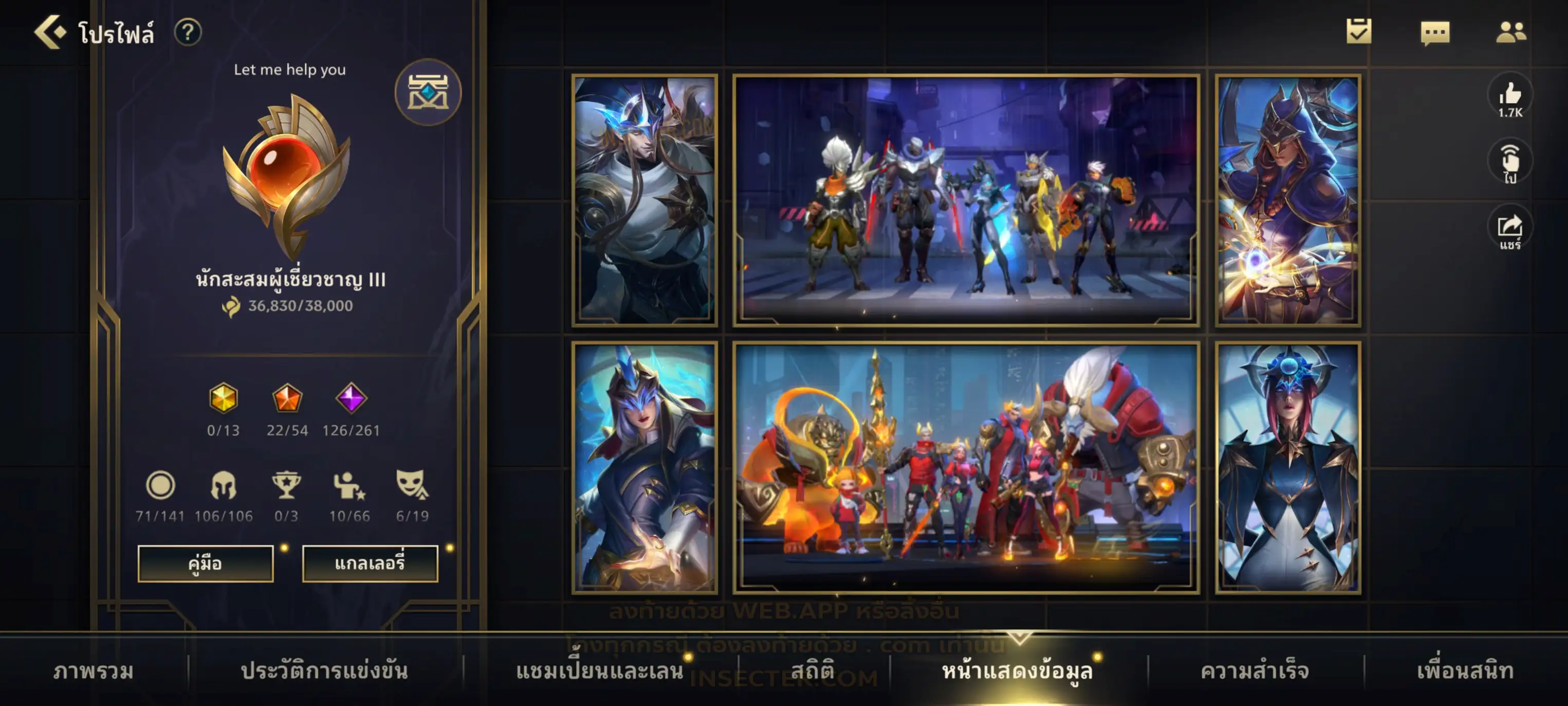
Task: Switch to the แชมเปี้ยนและเลน tab
Action: pyautogui.click(x=600, y=671)
